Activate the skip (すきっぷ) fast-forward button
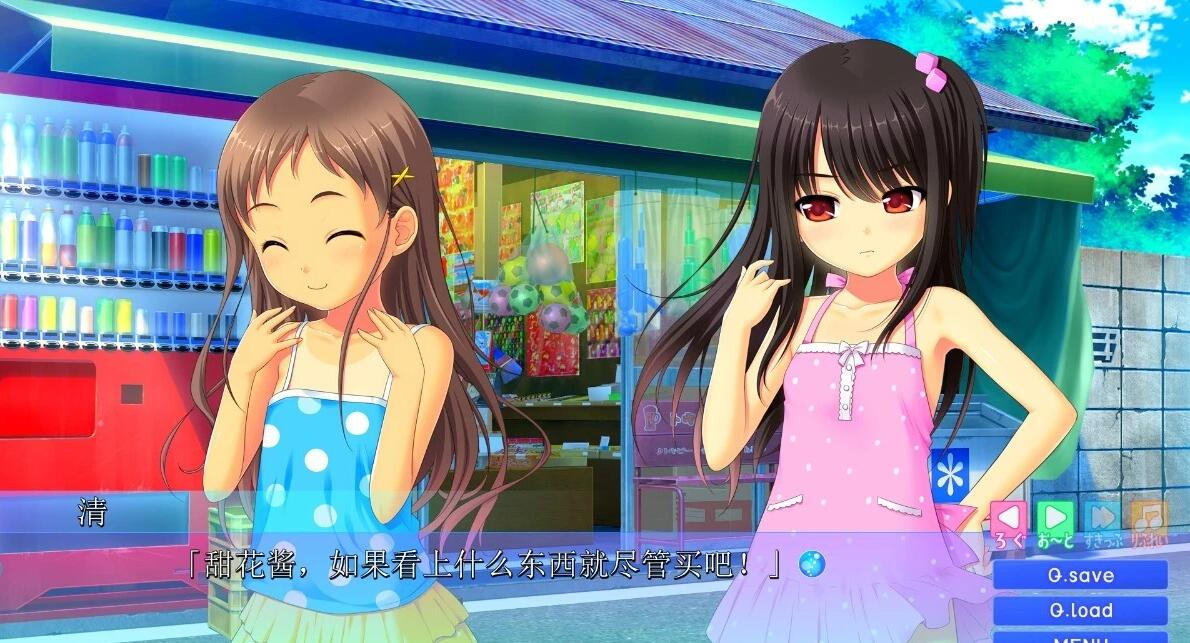 click(1102, 518)
